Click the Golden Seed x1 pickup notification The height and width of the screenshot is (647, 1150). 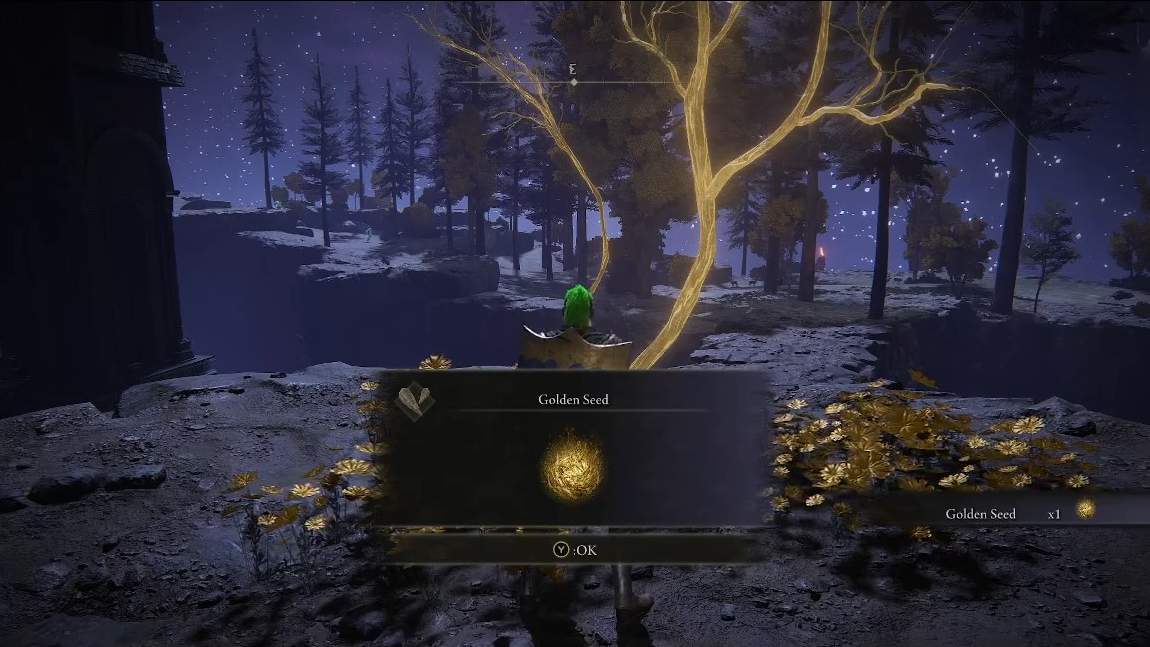point(1010,512)
